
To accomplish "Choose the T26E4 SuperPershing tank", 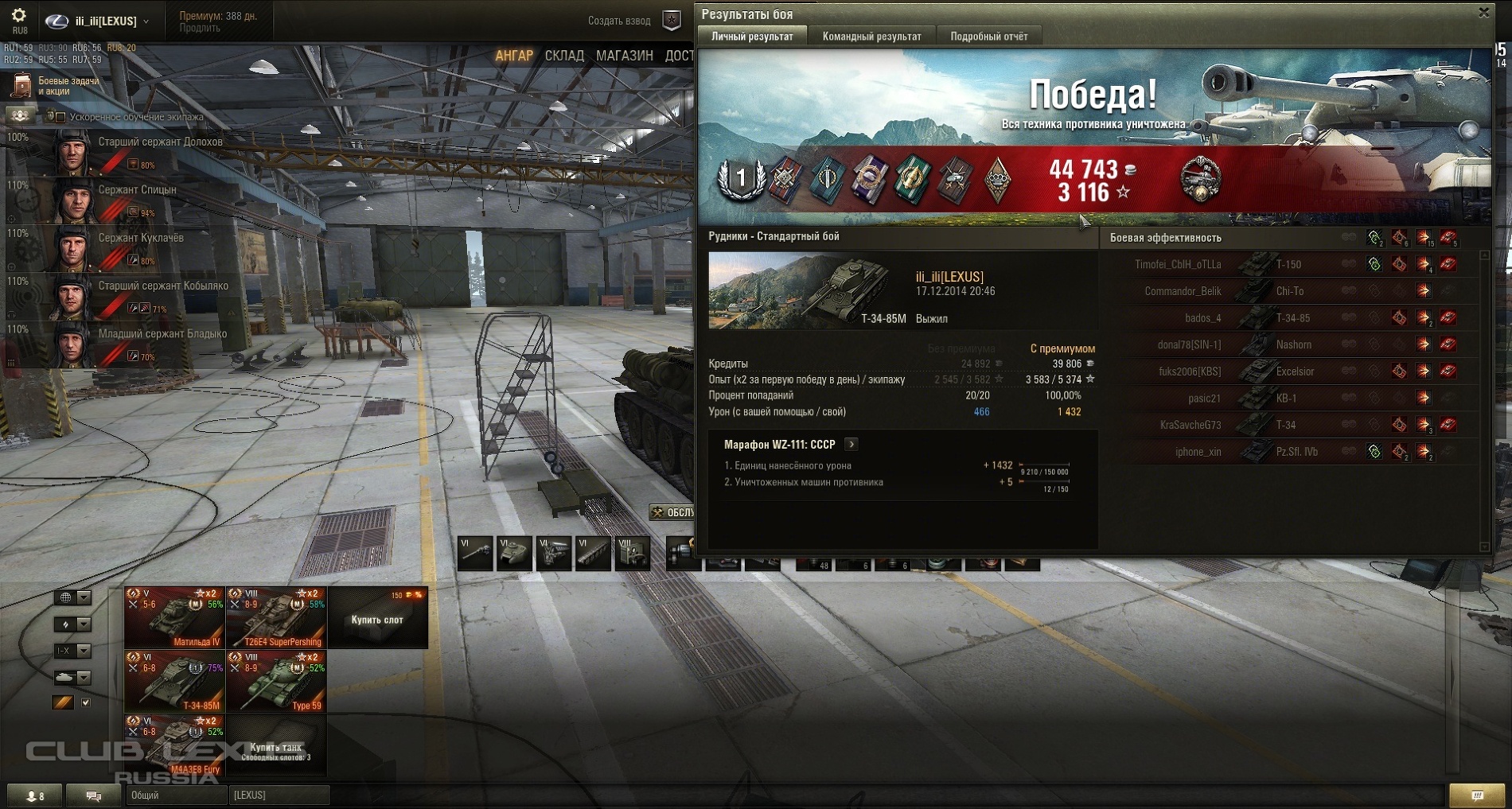I will 276,618.
